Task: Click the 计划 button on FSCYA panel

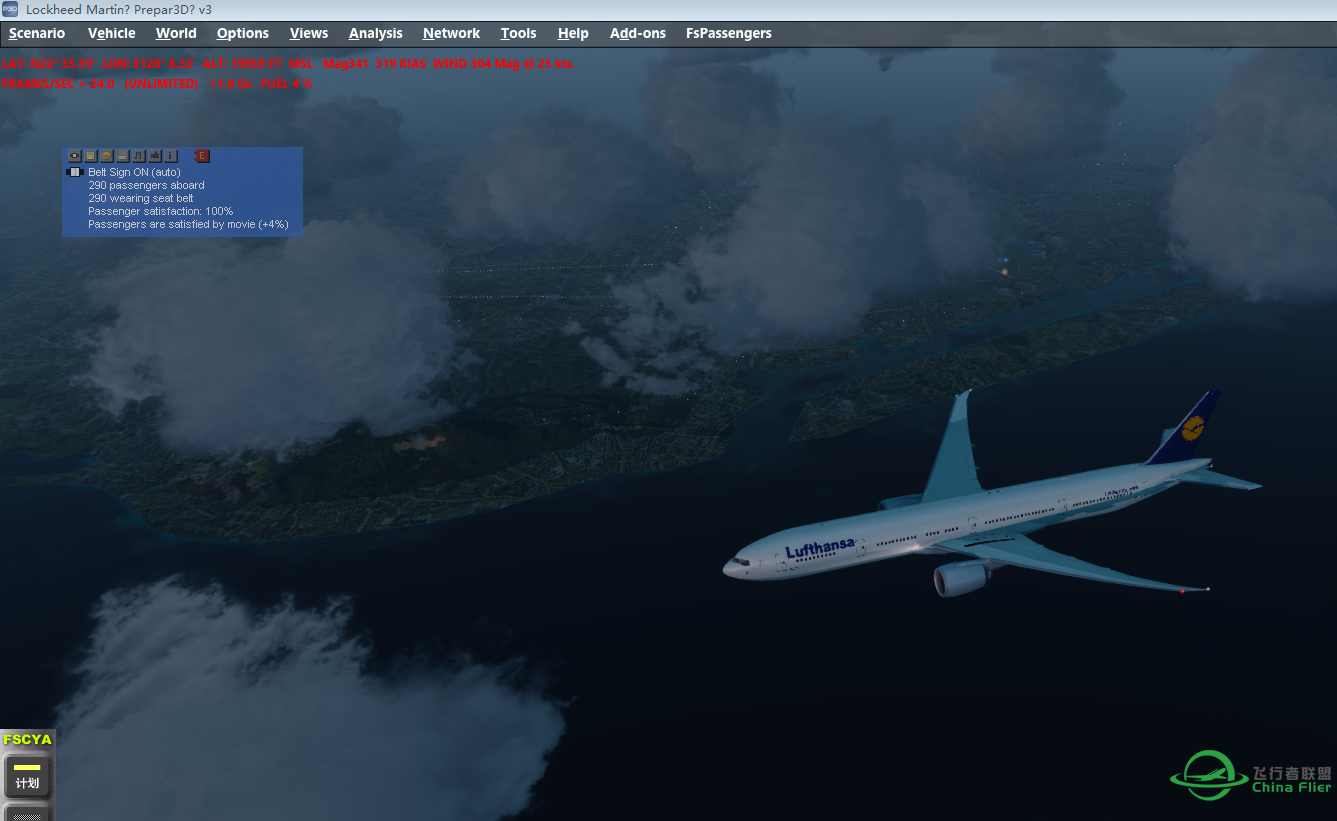Action: pyautogui.click(x=27, y=776)
